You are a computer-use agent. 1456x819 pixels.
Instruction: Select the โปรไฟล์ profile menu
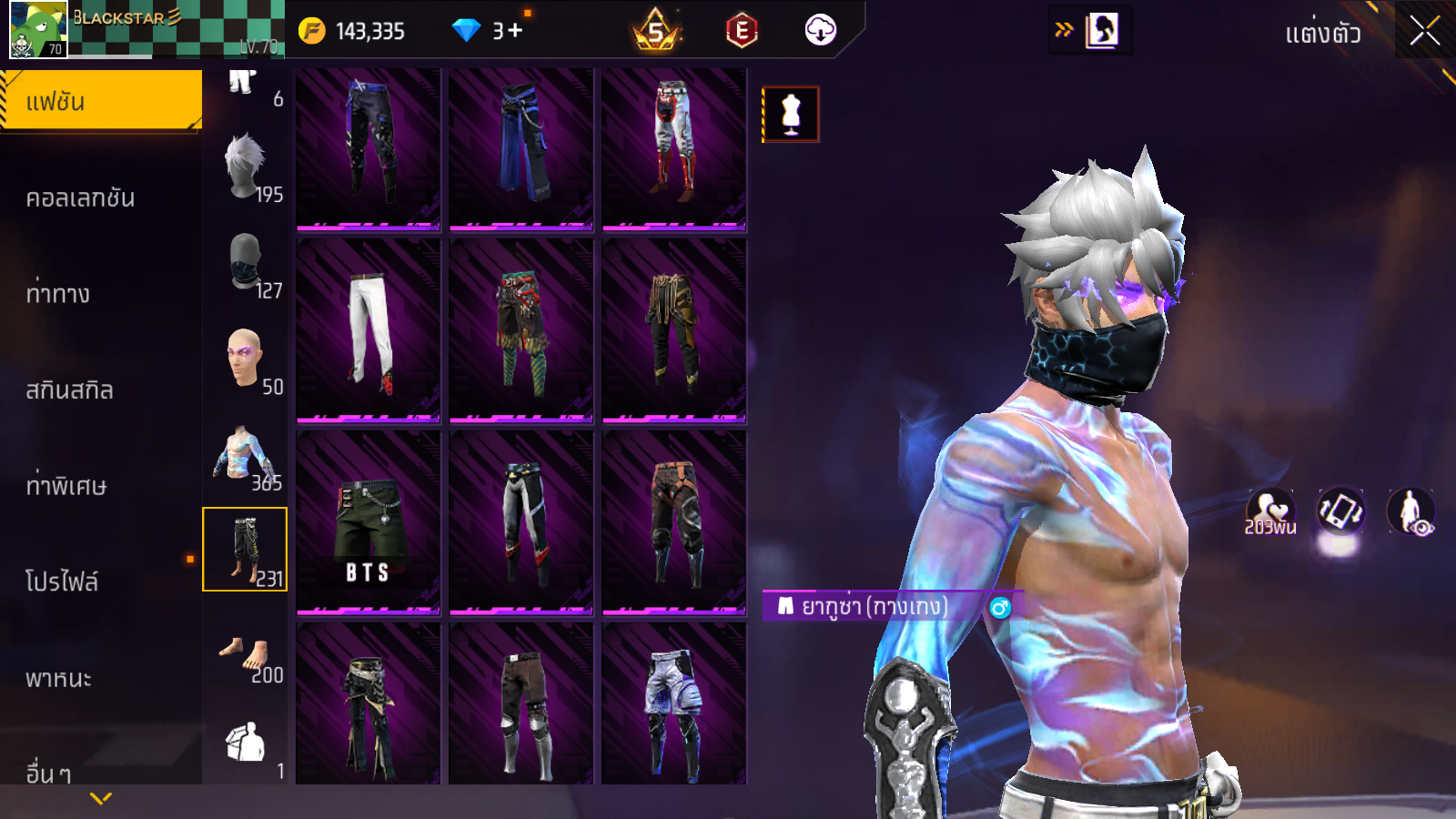[62, 582]
